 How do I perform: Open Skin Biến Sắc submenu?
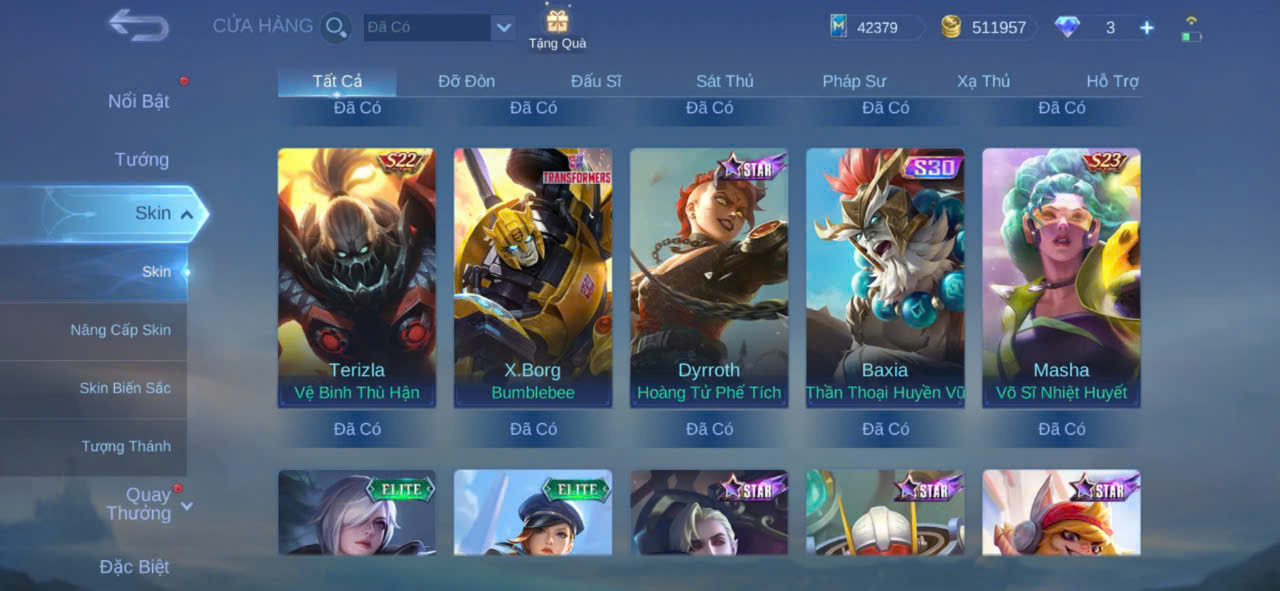125,388
